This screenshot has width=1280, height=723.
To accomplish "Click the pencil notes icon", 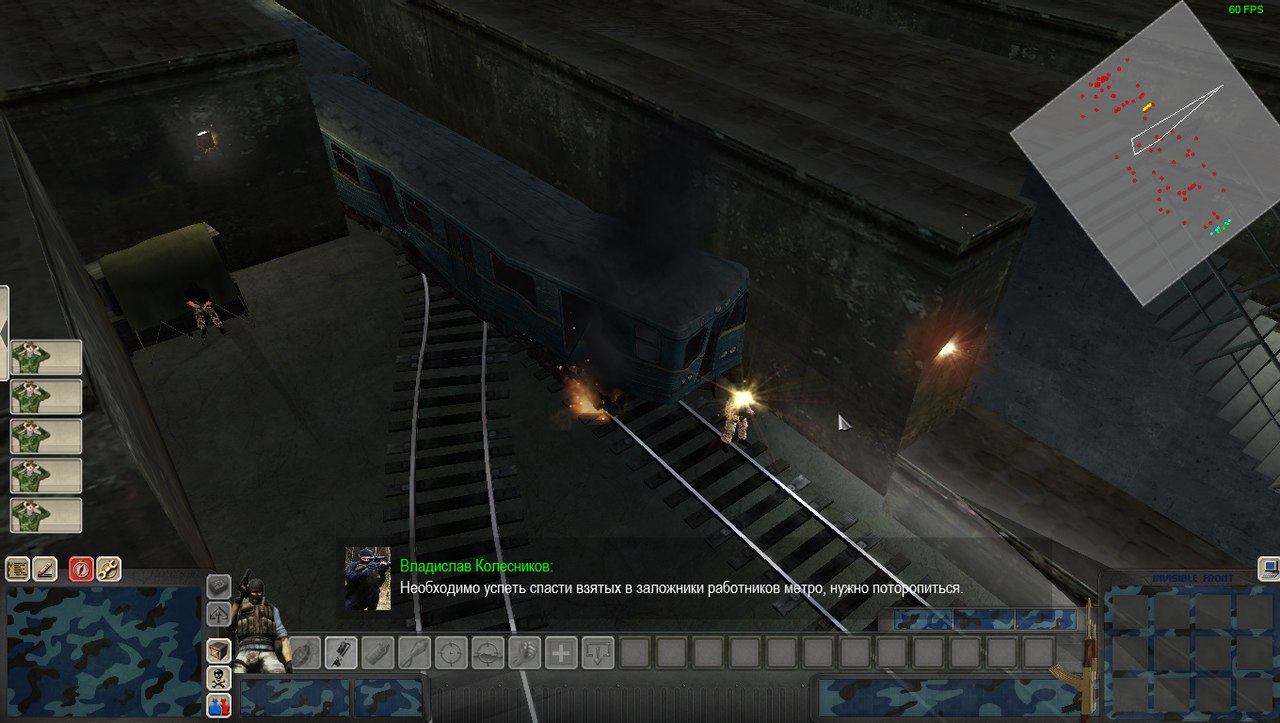I will [45, 569].
